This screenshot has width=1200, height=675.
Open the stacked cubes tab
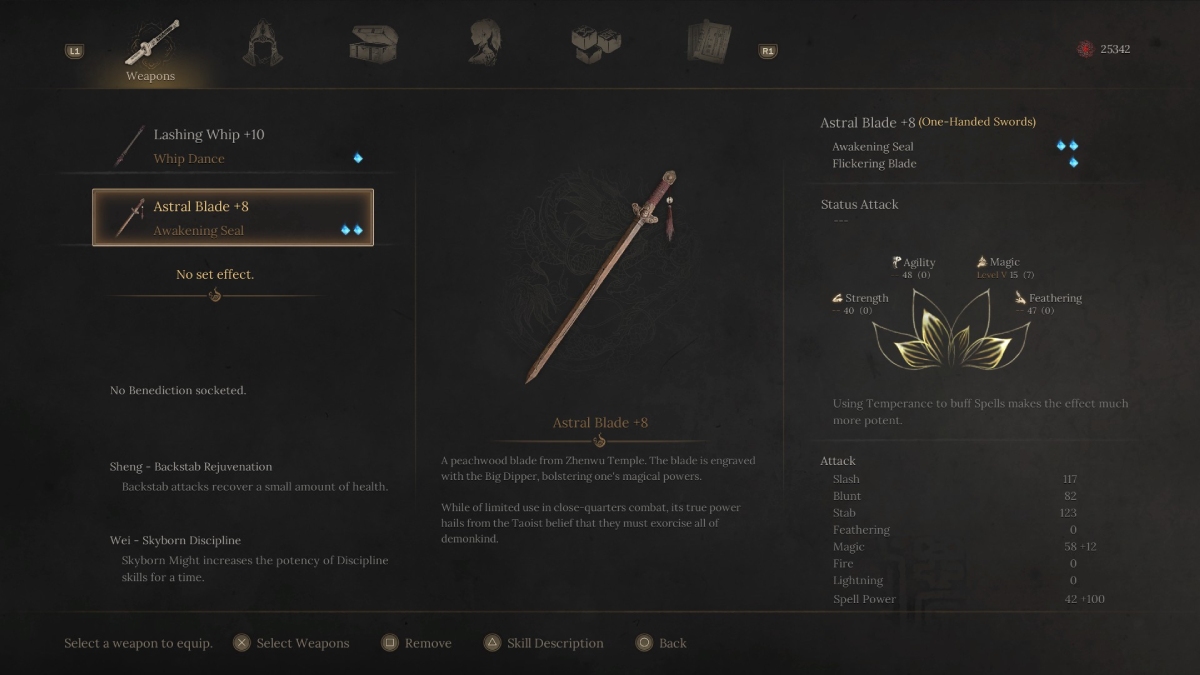[596, 42]
